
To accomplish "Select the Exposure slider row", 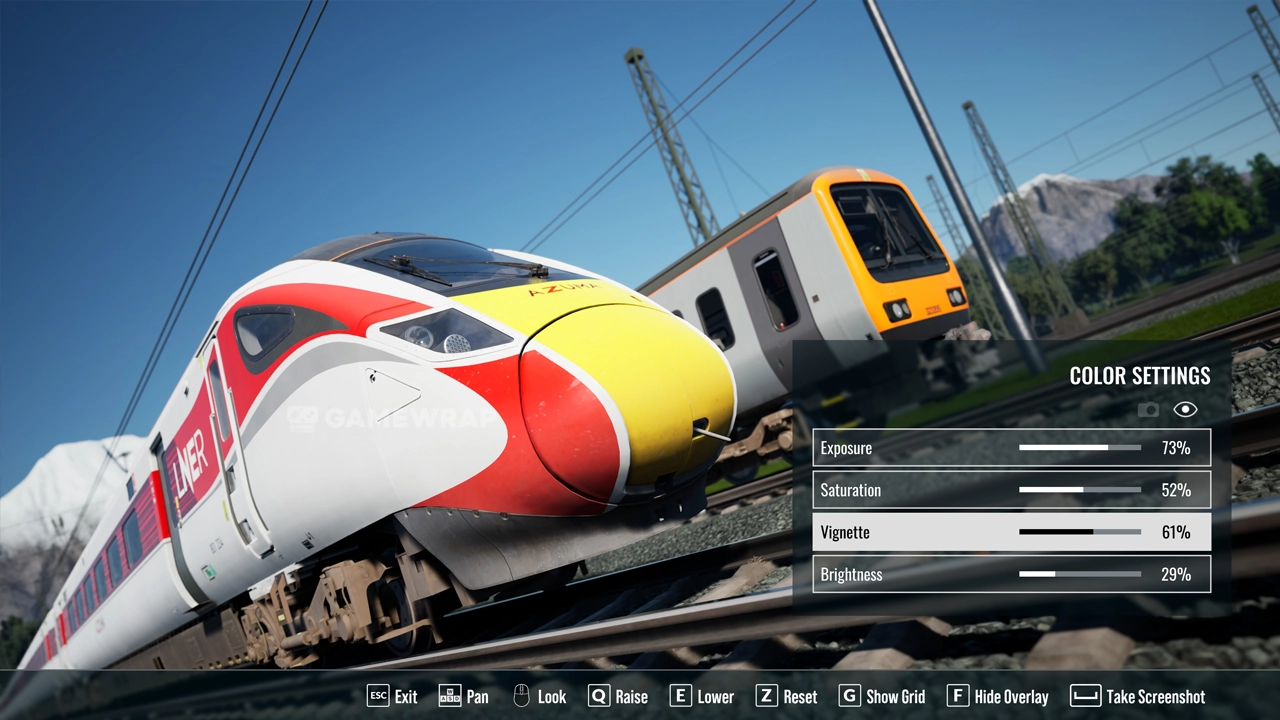I will tap(1011, 448).
